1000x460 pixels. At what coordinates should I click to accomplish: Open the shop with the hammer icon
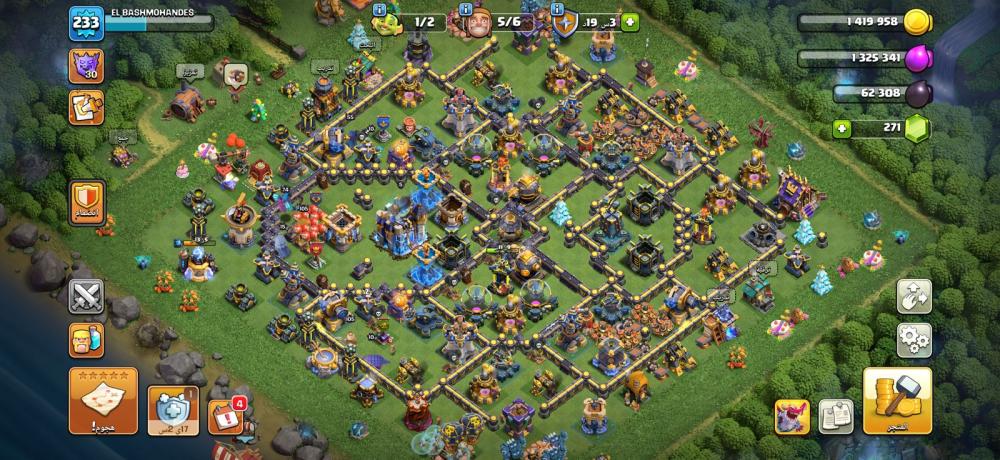[896, 400]
